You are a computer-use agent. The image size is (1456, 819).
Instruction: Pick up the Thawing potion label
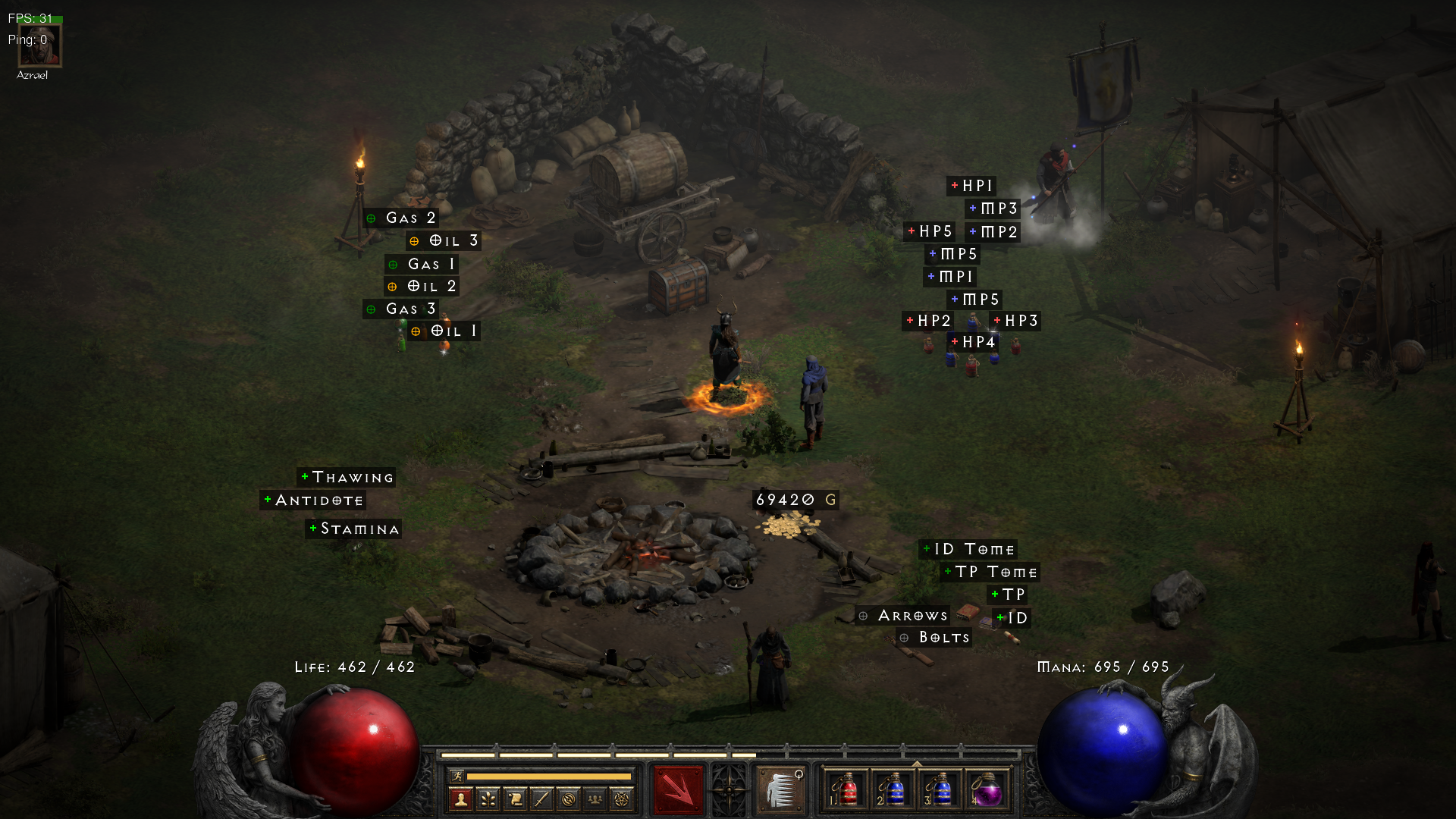347,477
